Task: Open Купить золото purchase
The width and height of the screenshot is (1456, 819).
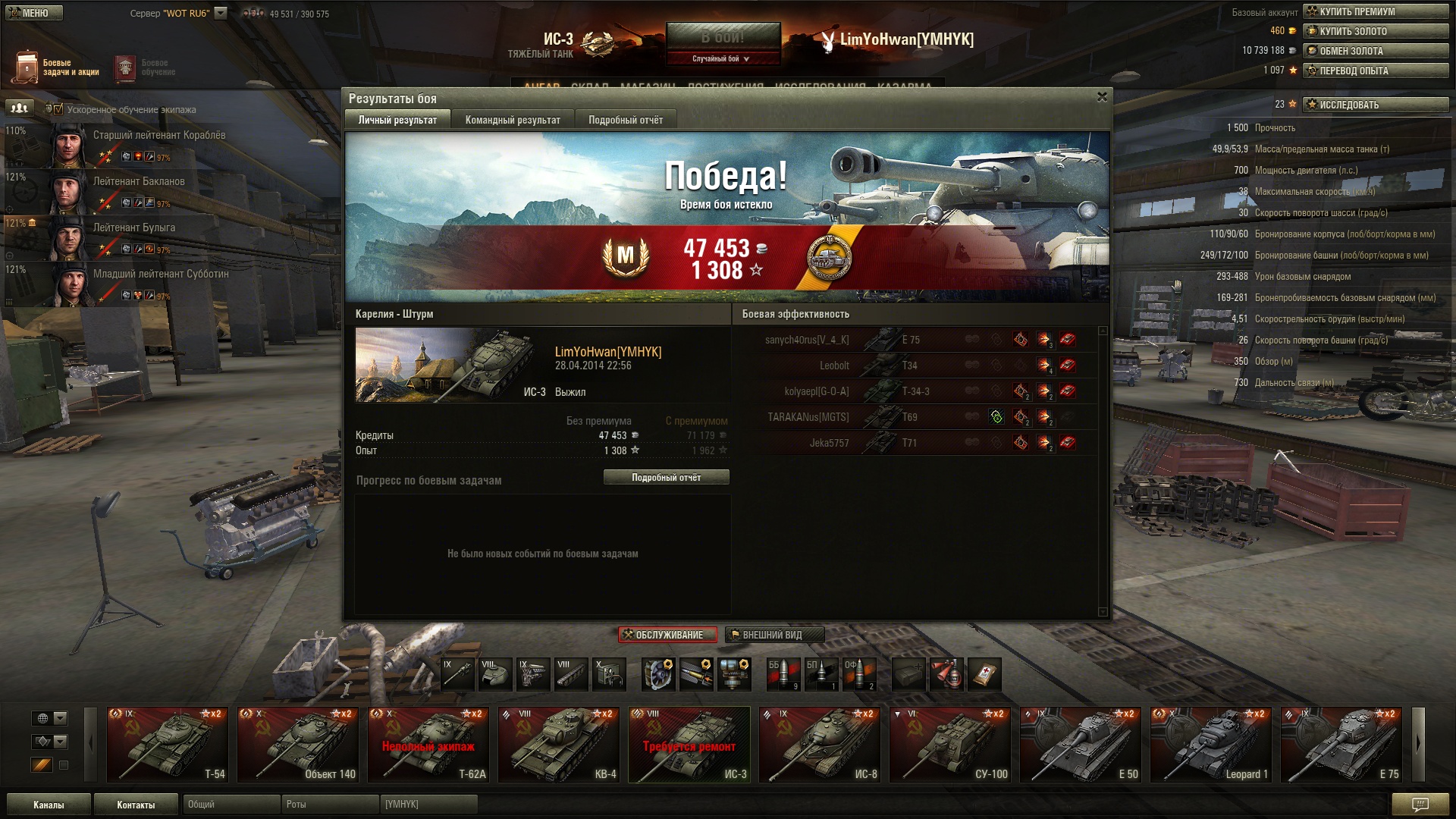Action: pyautogui.click(x=1375, y=31)
